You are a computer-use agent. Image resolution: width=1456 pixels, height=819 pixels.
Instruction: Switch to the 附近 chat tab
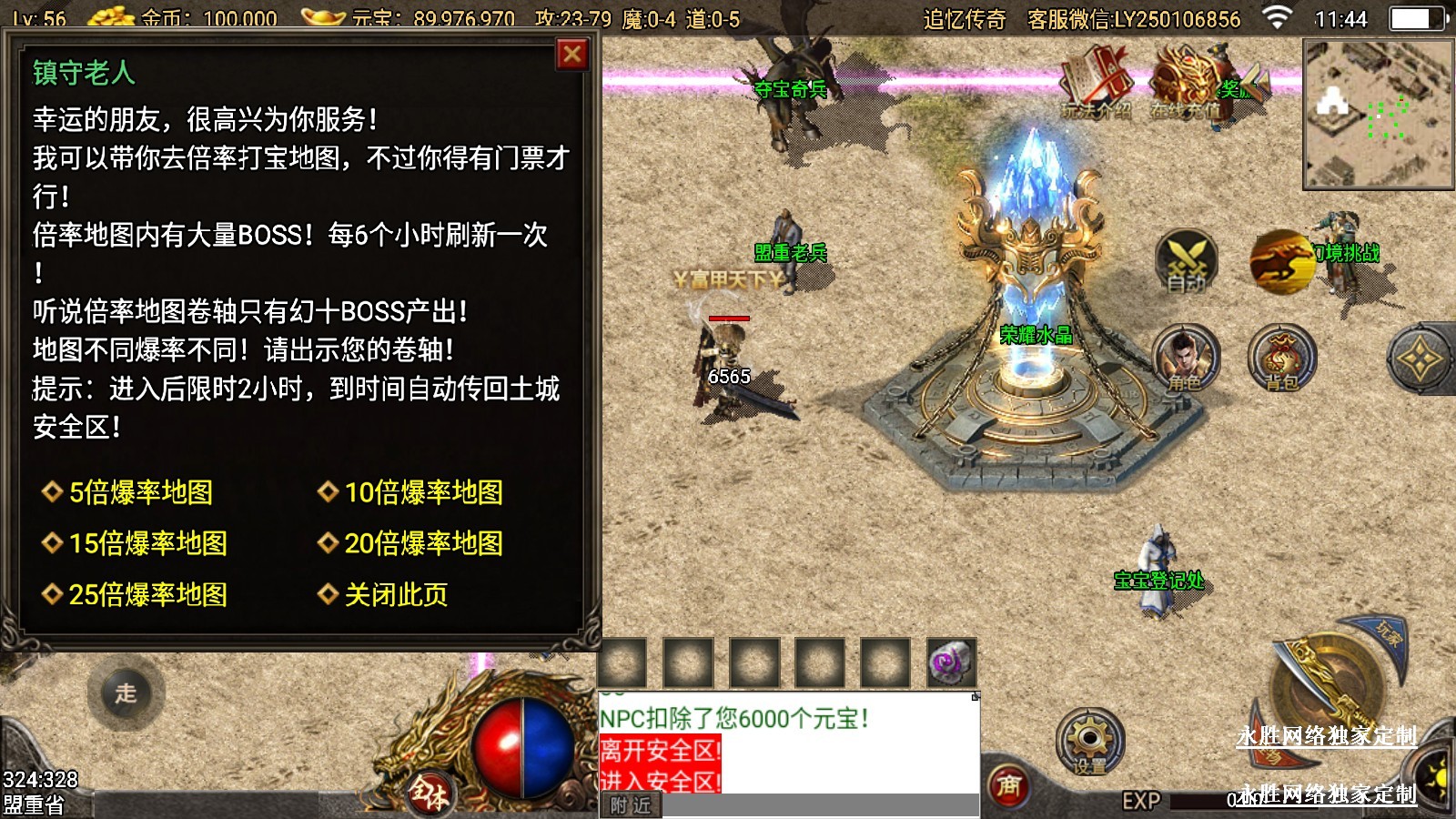point(631,805)
